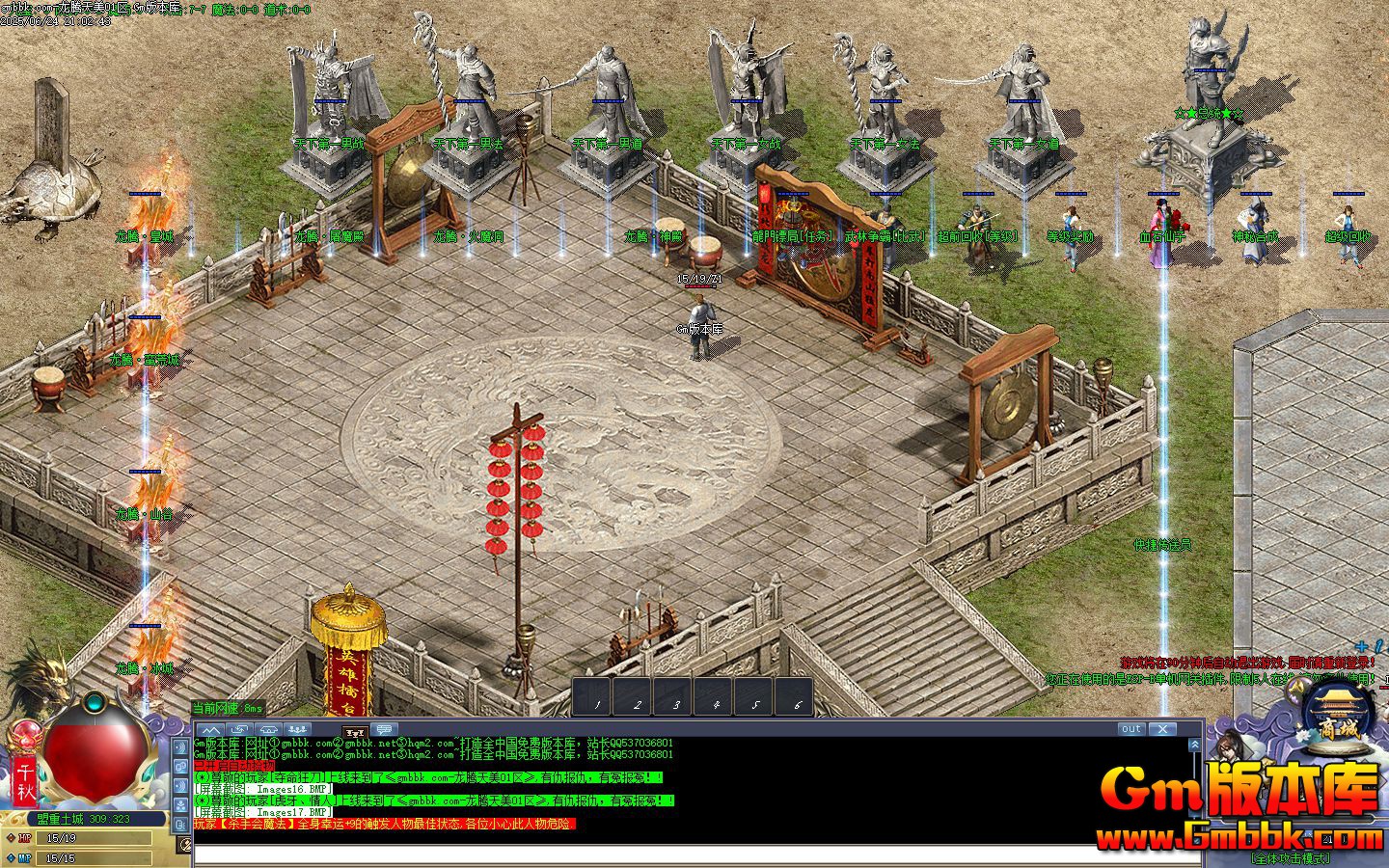Click the recall arrow icon in chat toolbar
The height and width of the screenshot is (868, 1389).
[239, 730]
